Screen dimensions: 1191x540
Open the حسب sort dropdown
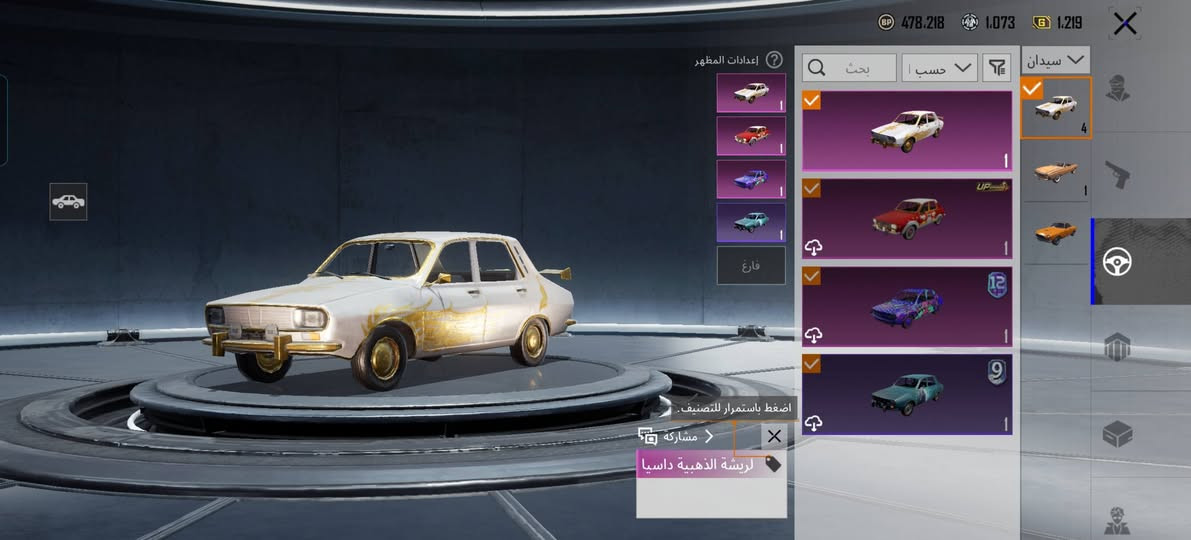pyautogui.click(x=939, y=68)
